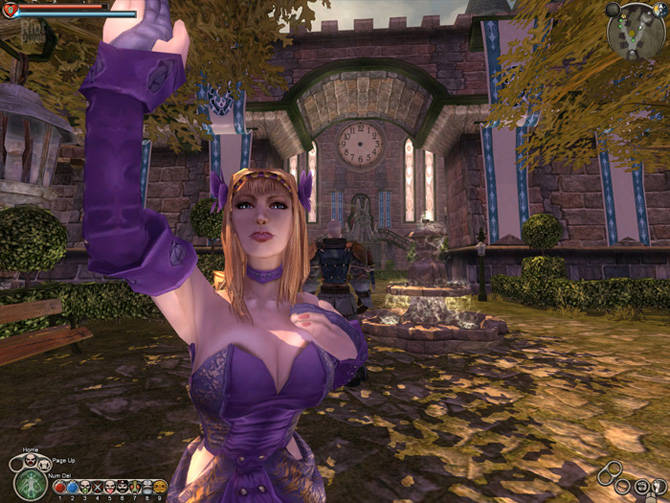Activate the green glowing body figure icon
670x503 pixels.
[x=30, y=484]
